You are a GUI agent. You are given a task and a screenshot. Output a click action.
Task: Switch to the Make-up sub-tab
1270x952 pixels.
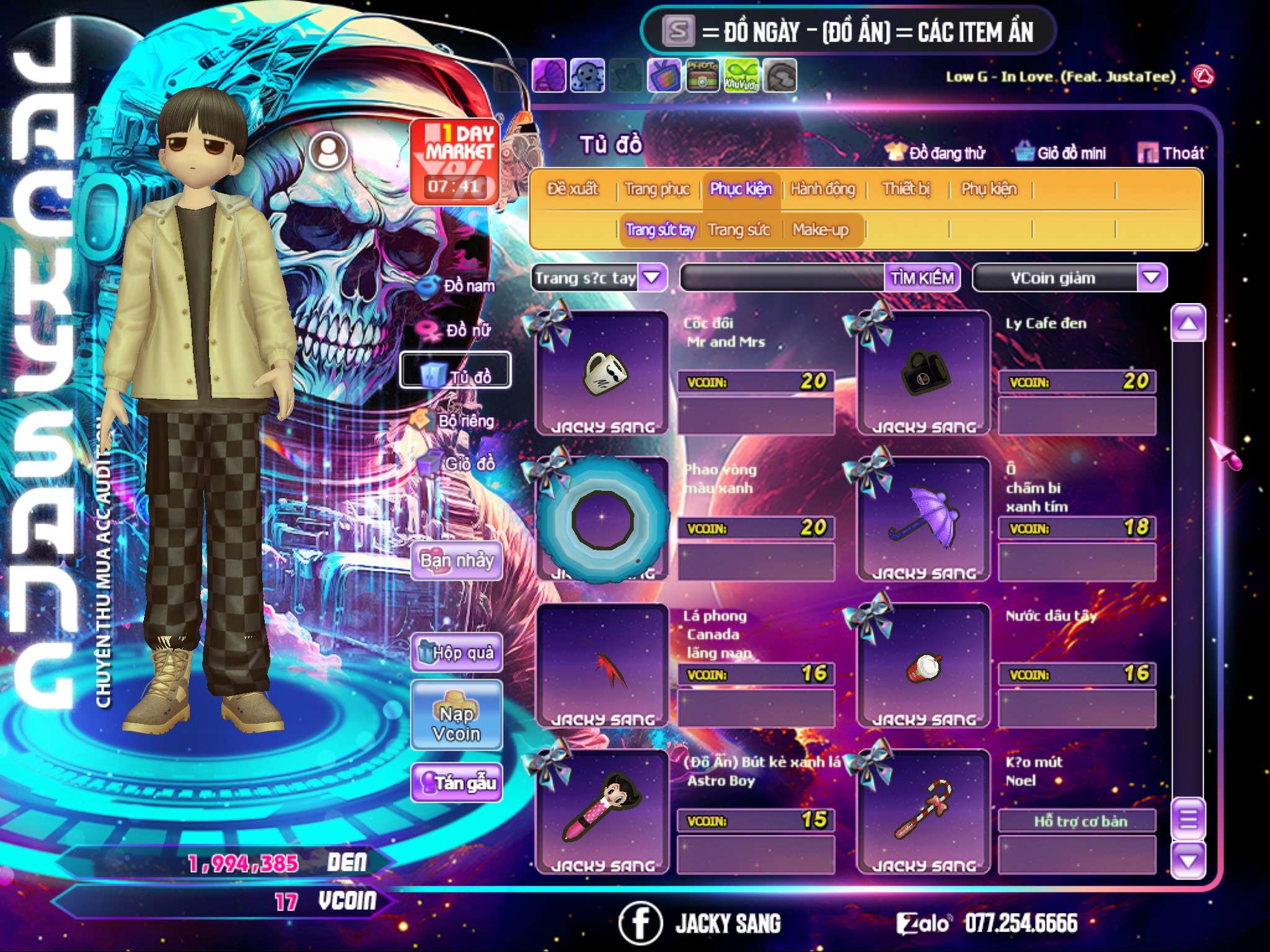pos(820,230)
